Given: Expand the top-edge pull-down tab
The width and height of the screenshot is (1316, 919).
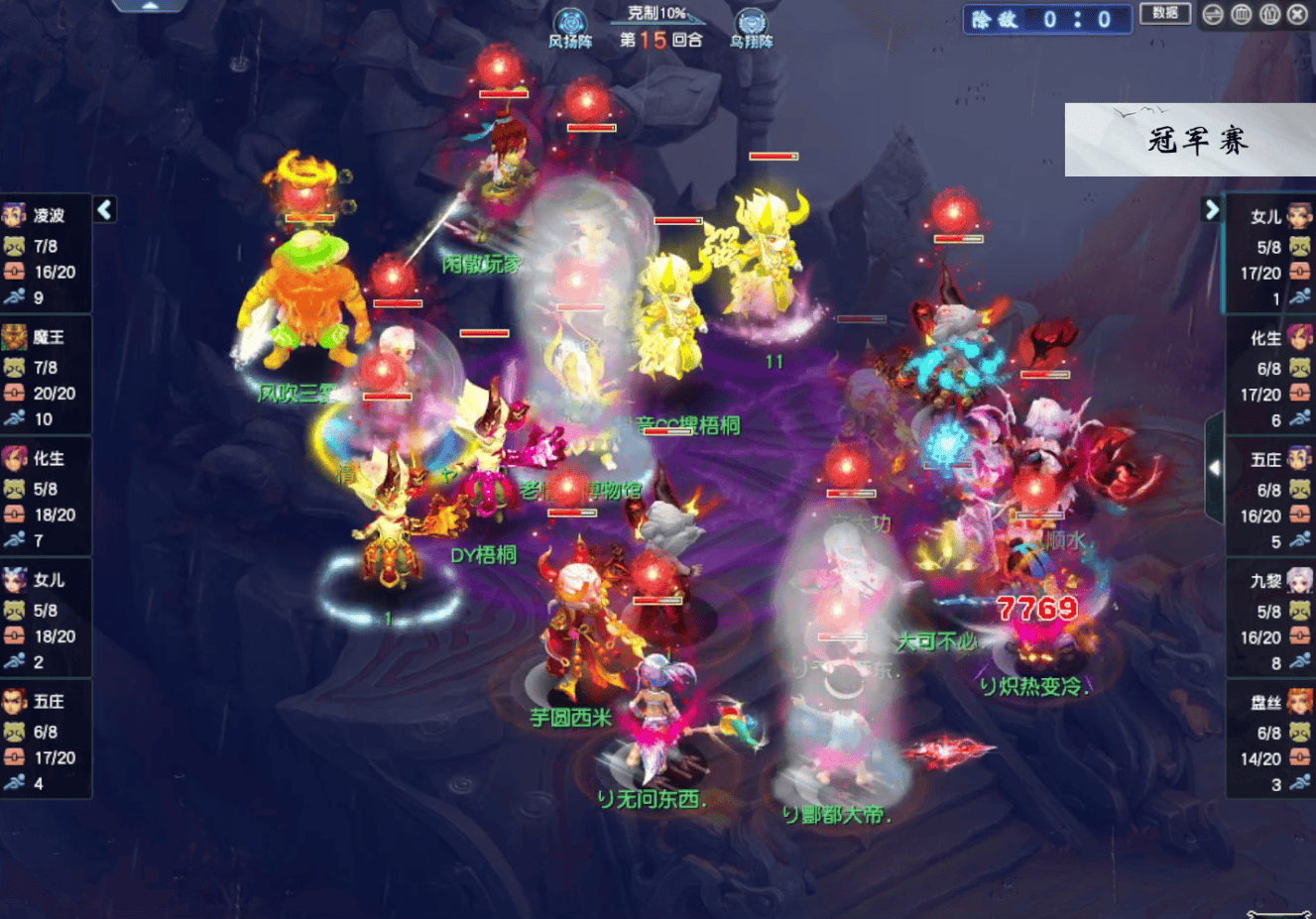Looking at the screenshot, I should [149, 5].
